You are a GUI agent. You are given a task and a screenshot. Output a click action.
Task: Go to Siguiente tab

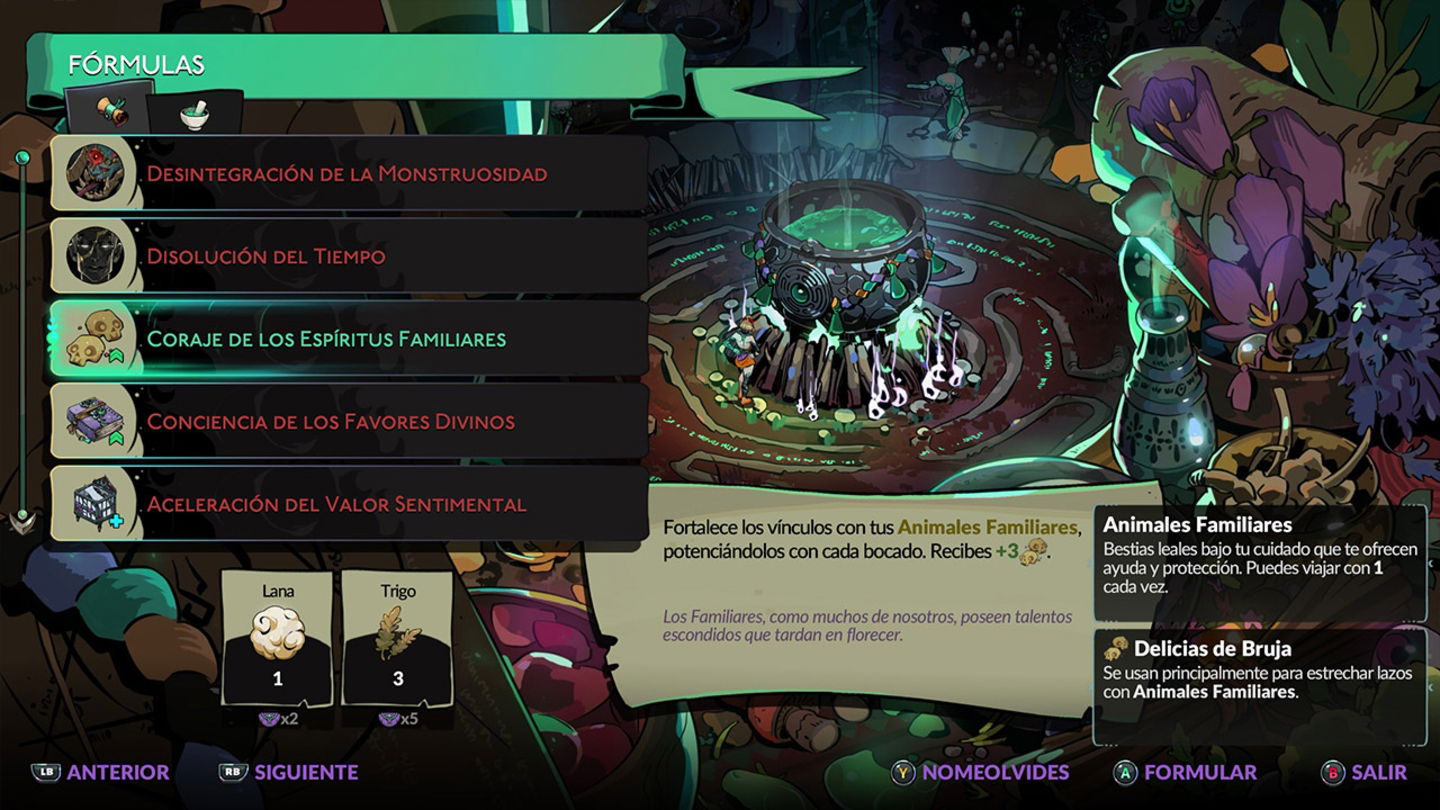point(288,772)
